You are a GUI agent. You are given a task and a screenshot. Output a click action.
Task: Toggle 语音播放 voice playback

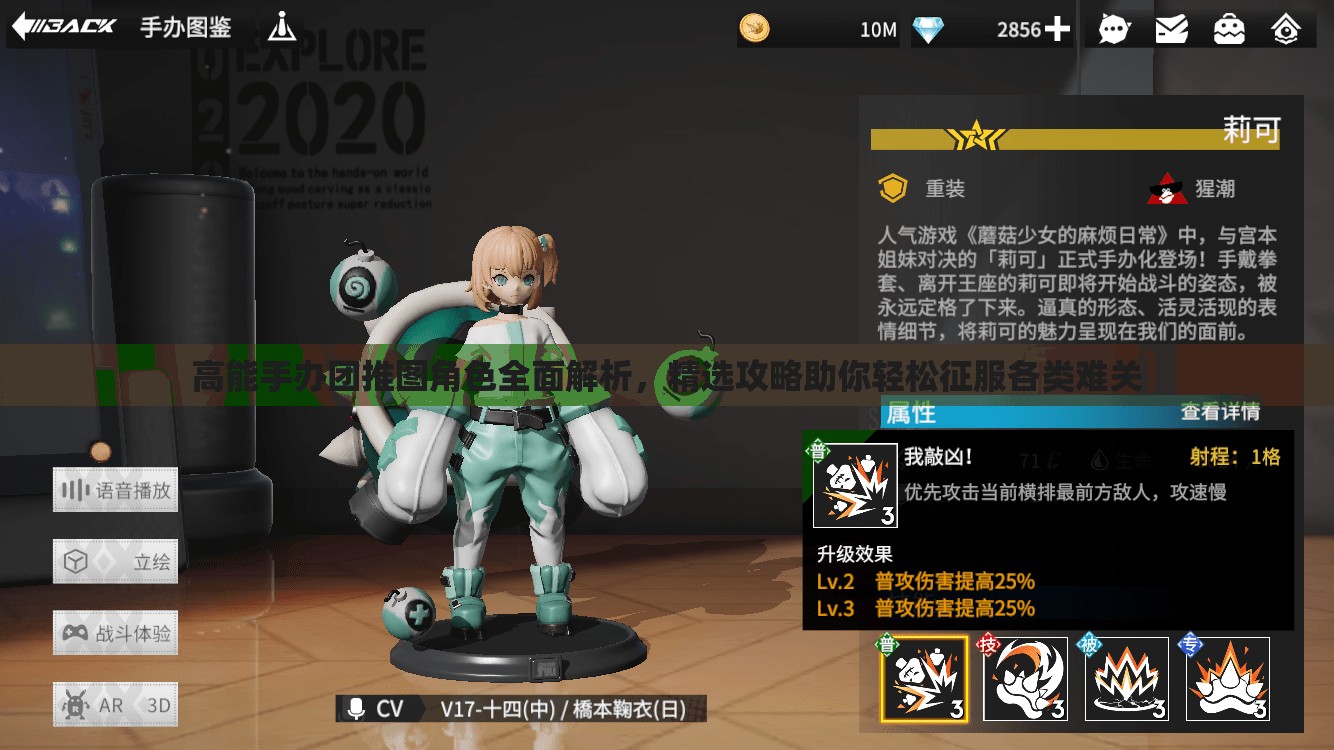pyautogui.click(x=115, y=490)
